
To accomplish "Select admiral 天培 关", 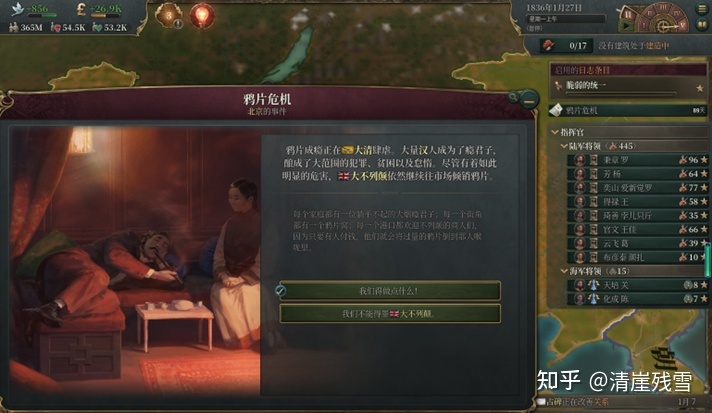I will coord(612,285).
